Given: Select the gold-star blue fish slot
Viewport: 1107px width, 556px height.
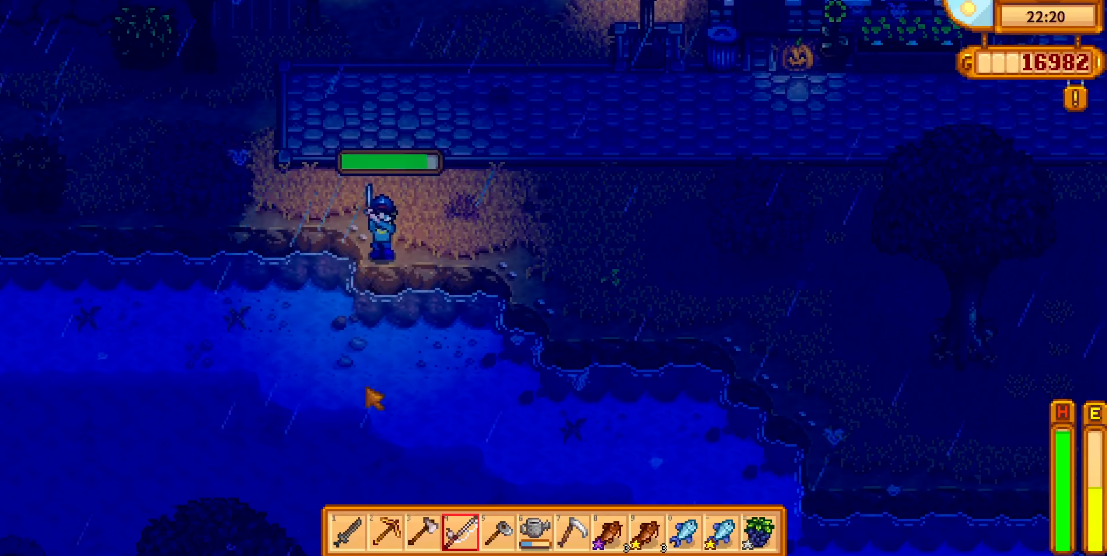Looking at the screenshot, I should pyautogui.click(x=723, y=529).
